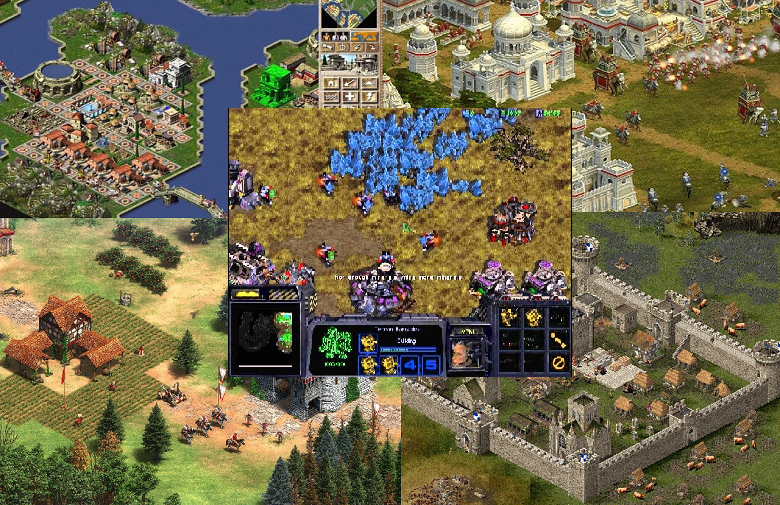Choose the shovel clear-land button

(350, 83)
